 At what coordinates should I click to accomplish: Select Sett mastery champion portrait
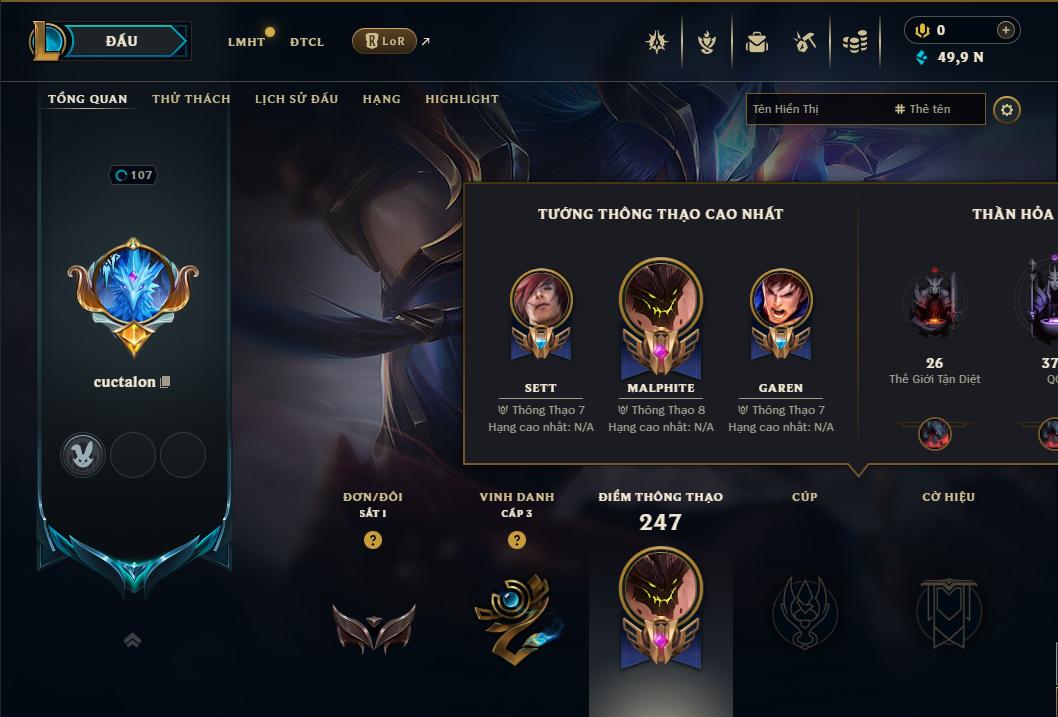tap(541, 300)
